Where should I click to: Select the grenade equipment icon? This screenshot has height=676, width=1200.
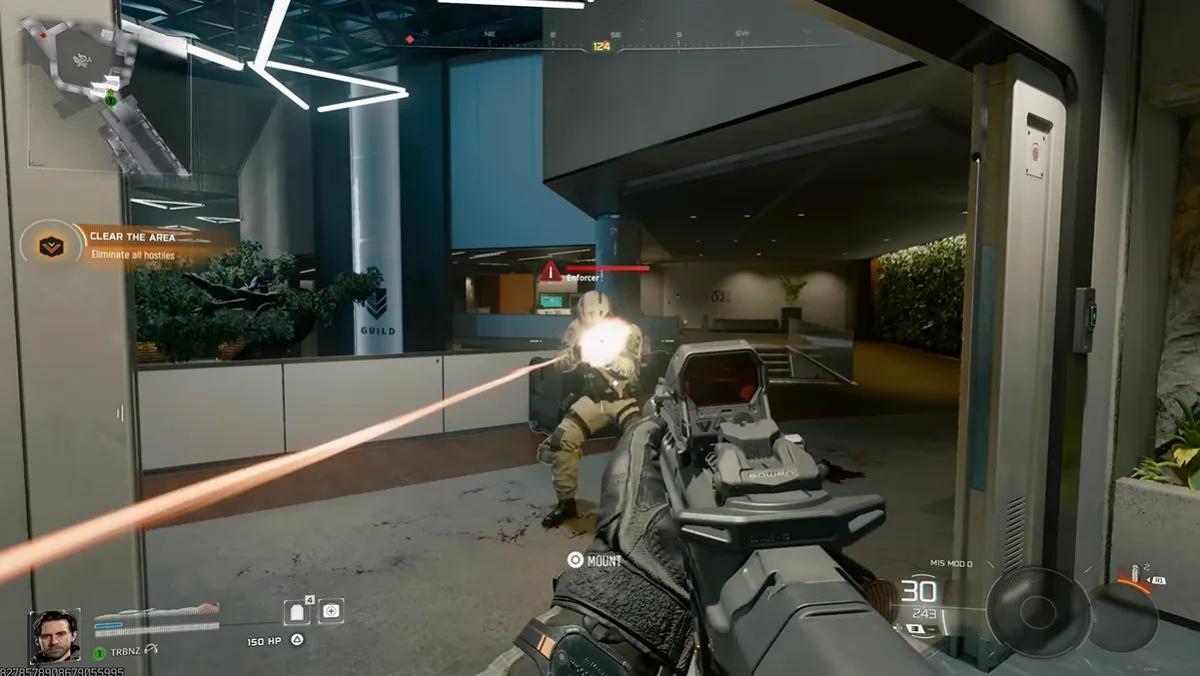(1134, 576)
